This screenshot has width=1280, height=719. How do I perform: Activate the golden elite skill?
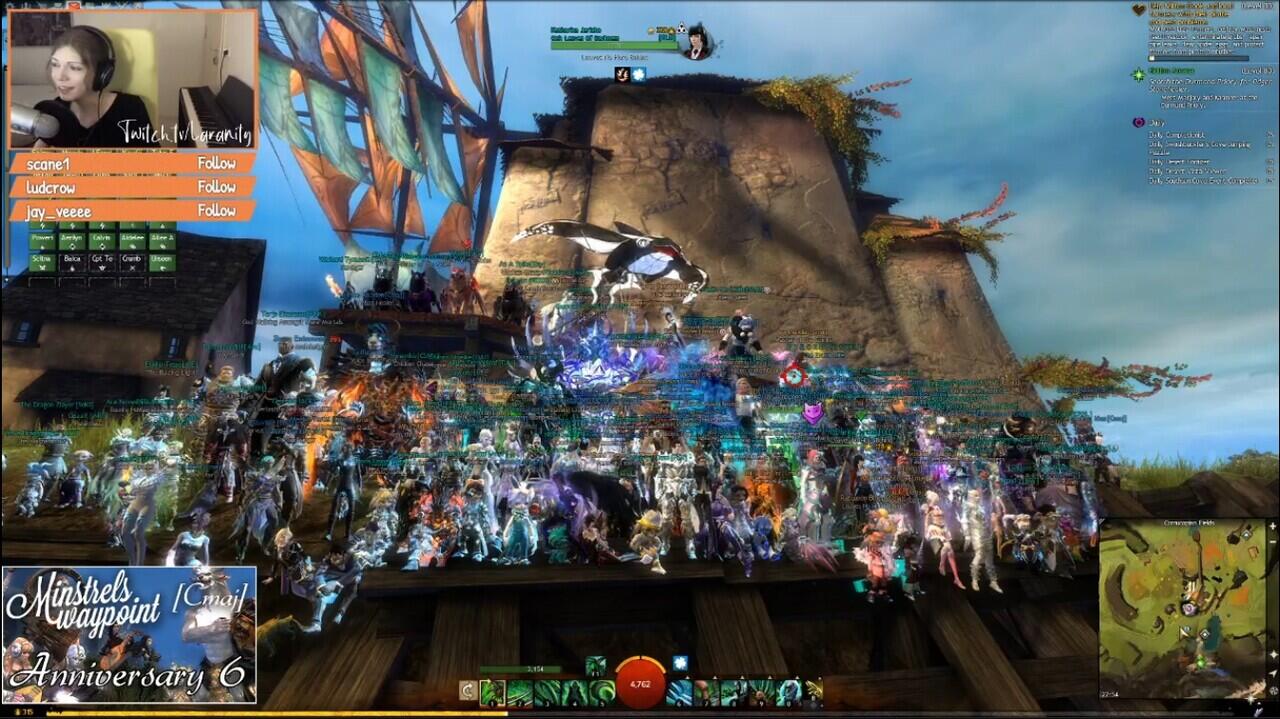814,692
